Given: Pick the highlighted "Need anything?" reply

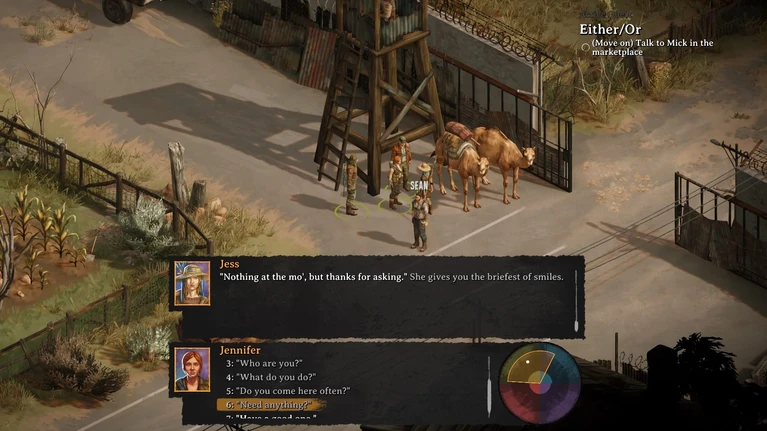Looking at the screenshot, I should 269,405.
